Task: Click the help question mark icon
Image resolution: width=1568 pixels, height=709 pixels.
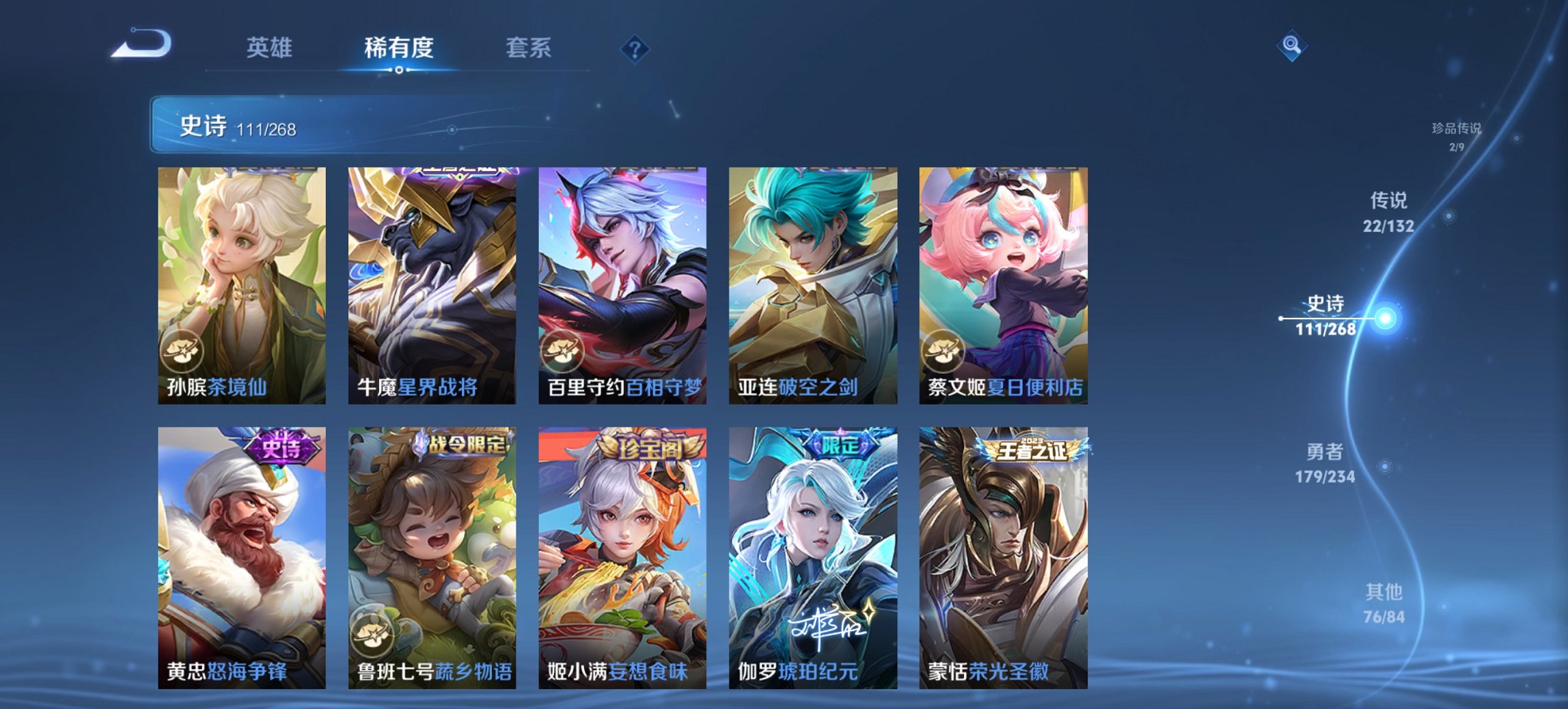Action: coord(635,49)
